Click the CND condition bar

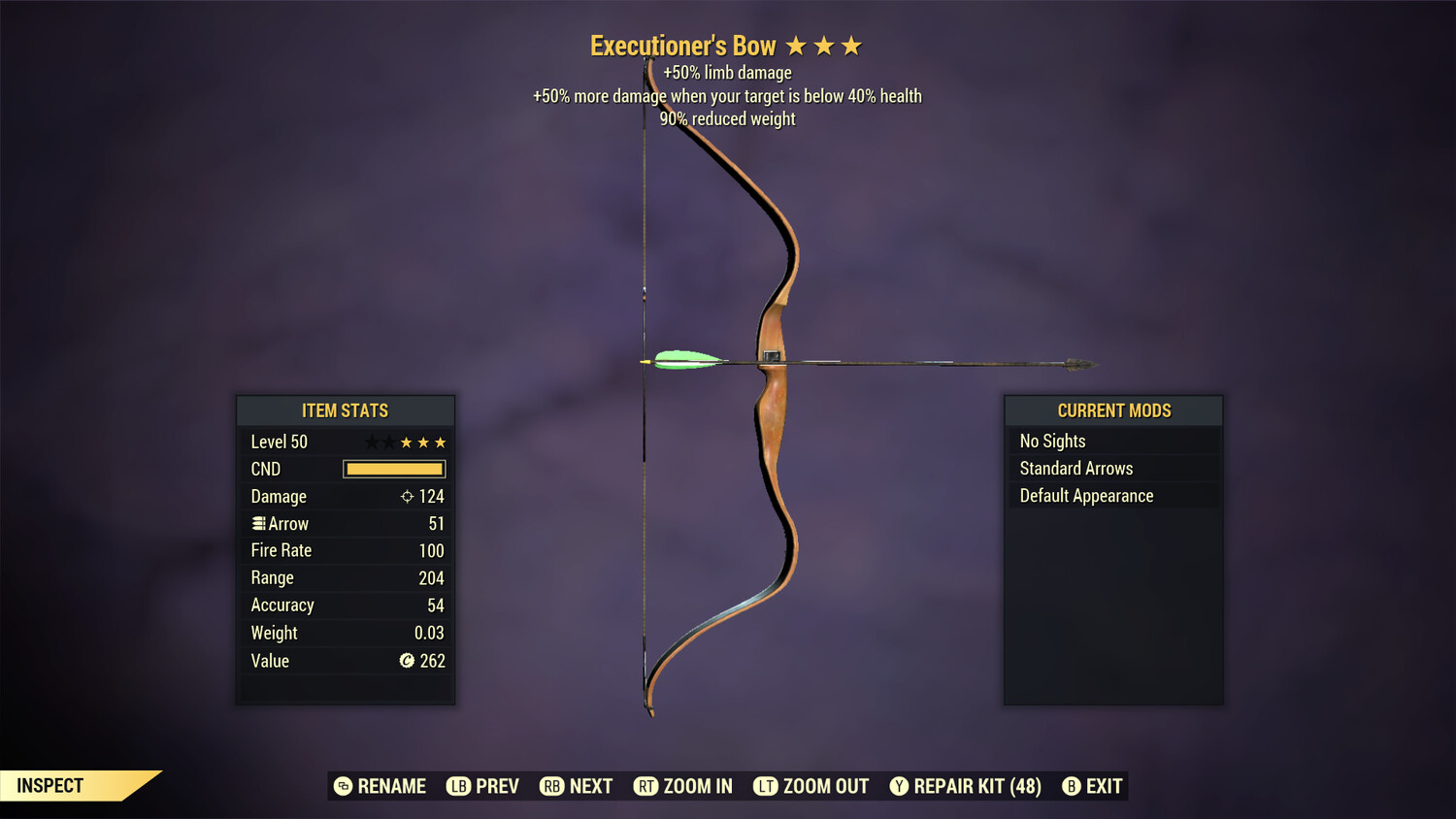tap(393, 469)
